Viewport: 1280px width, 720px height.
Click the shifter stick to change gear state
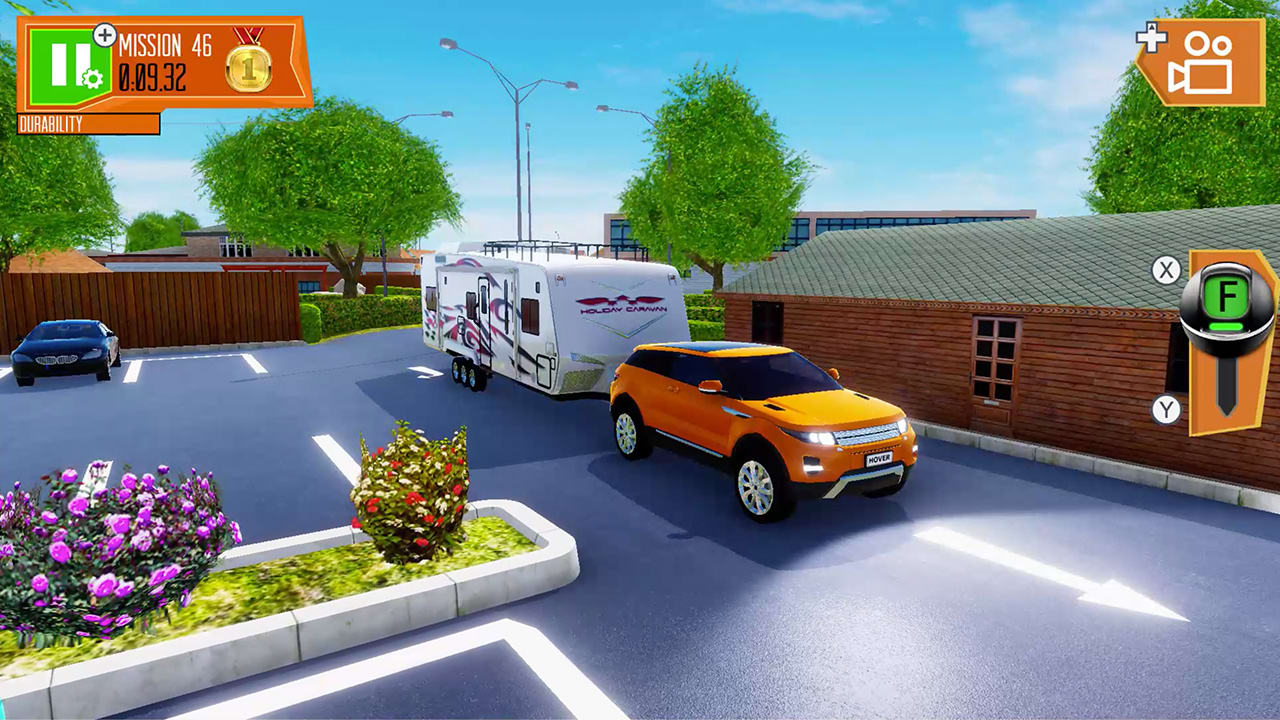pyautogui.click(x=1226, y=383)
